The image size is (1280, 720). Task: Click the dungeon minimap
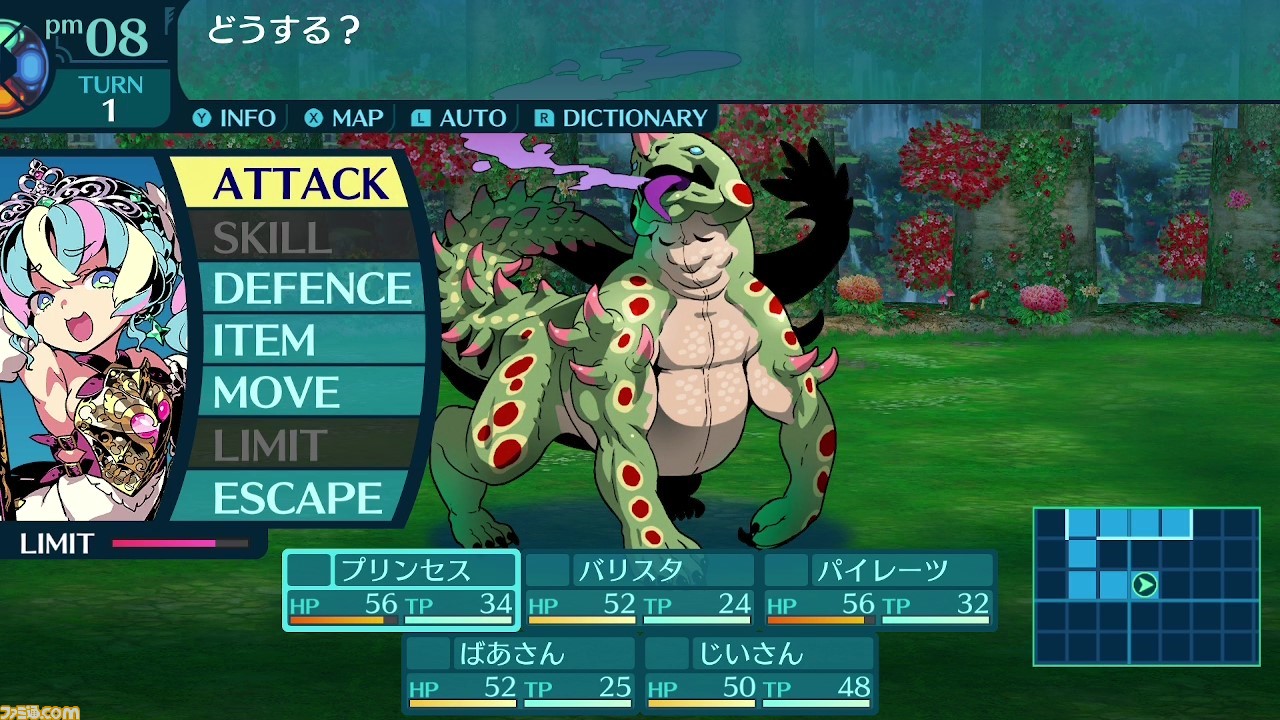point(1146,586)
